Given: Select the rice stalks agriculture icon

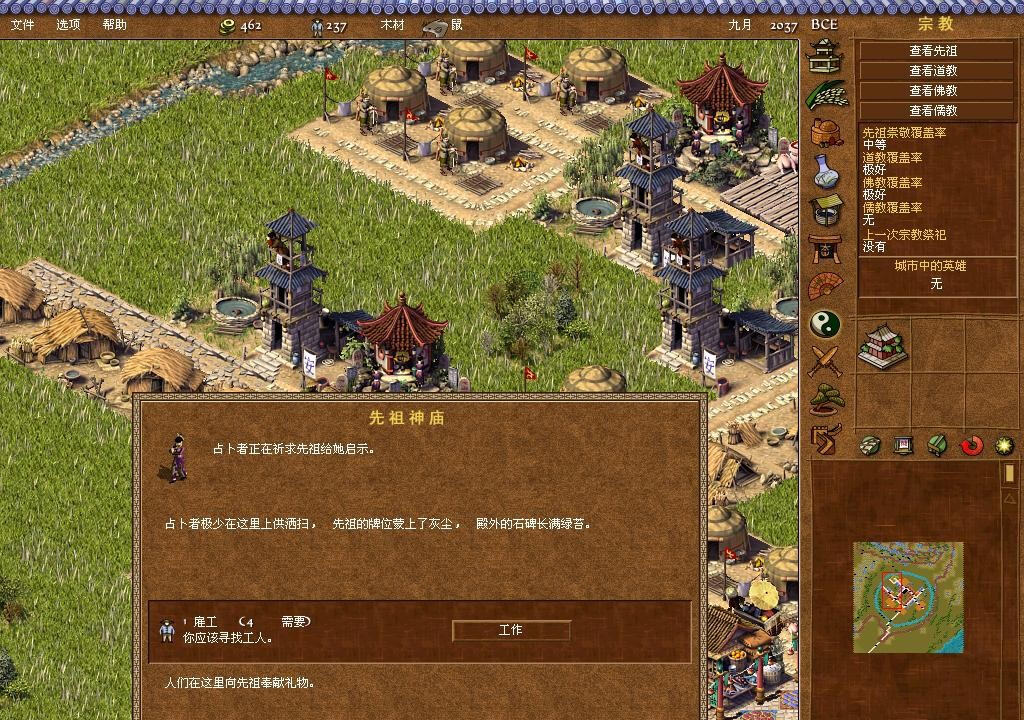Looking at the screenshot, I should pos(826,94).
